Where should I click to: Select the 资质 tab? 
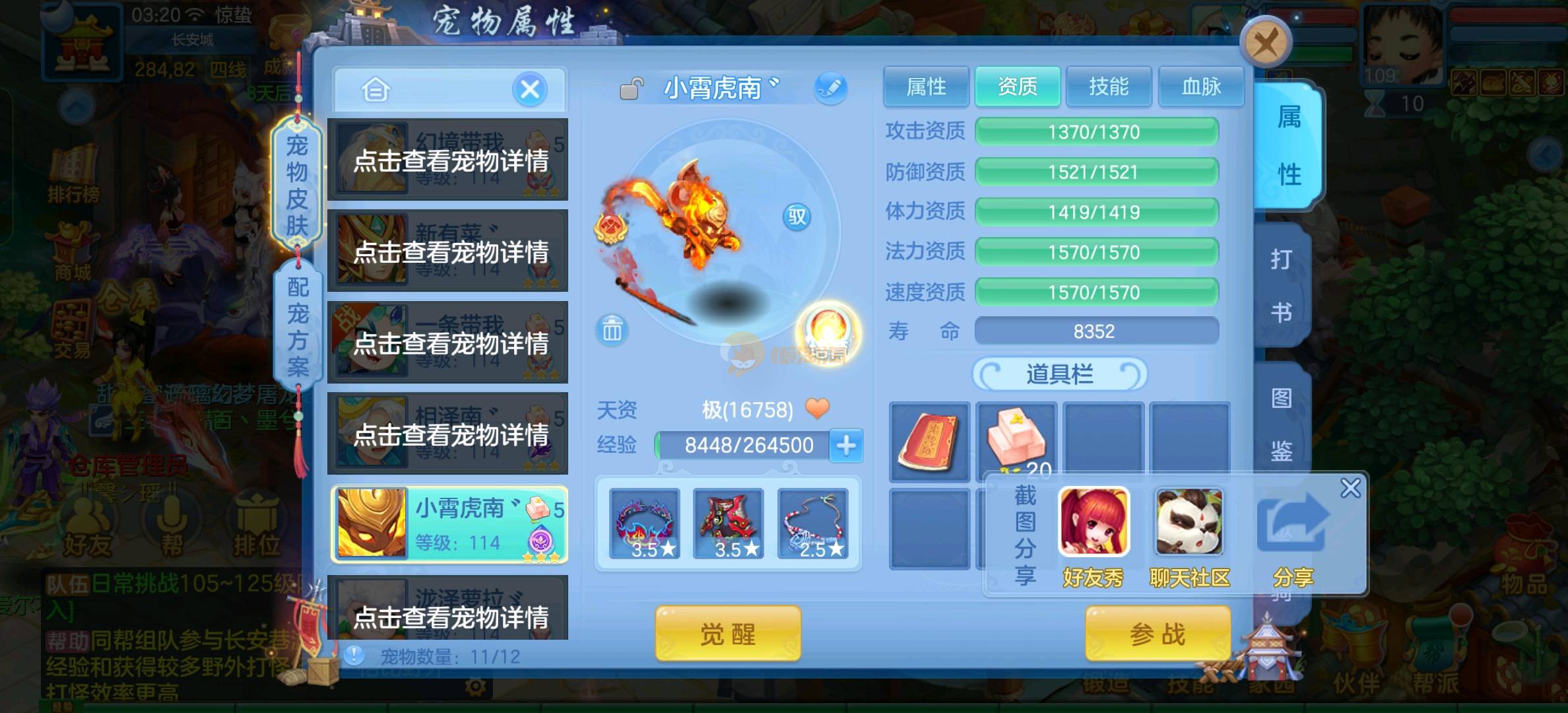click(x=1017, y=86)
